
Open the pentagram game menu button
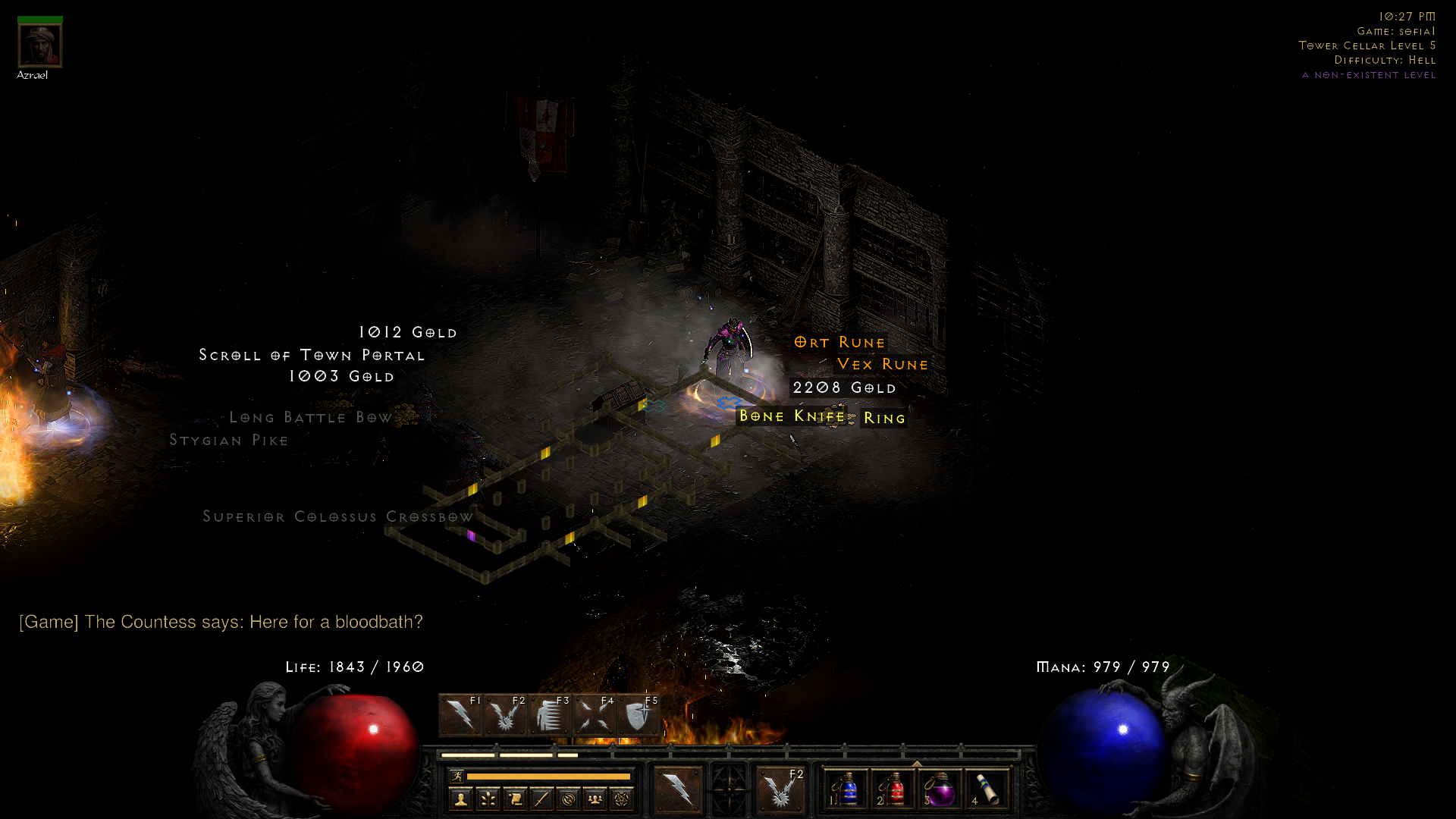tap(622, 799)
